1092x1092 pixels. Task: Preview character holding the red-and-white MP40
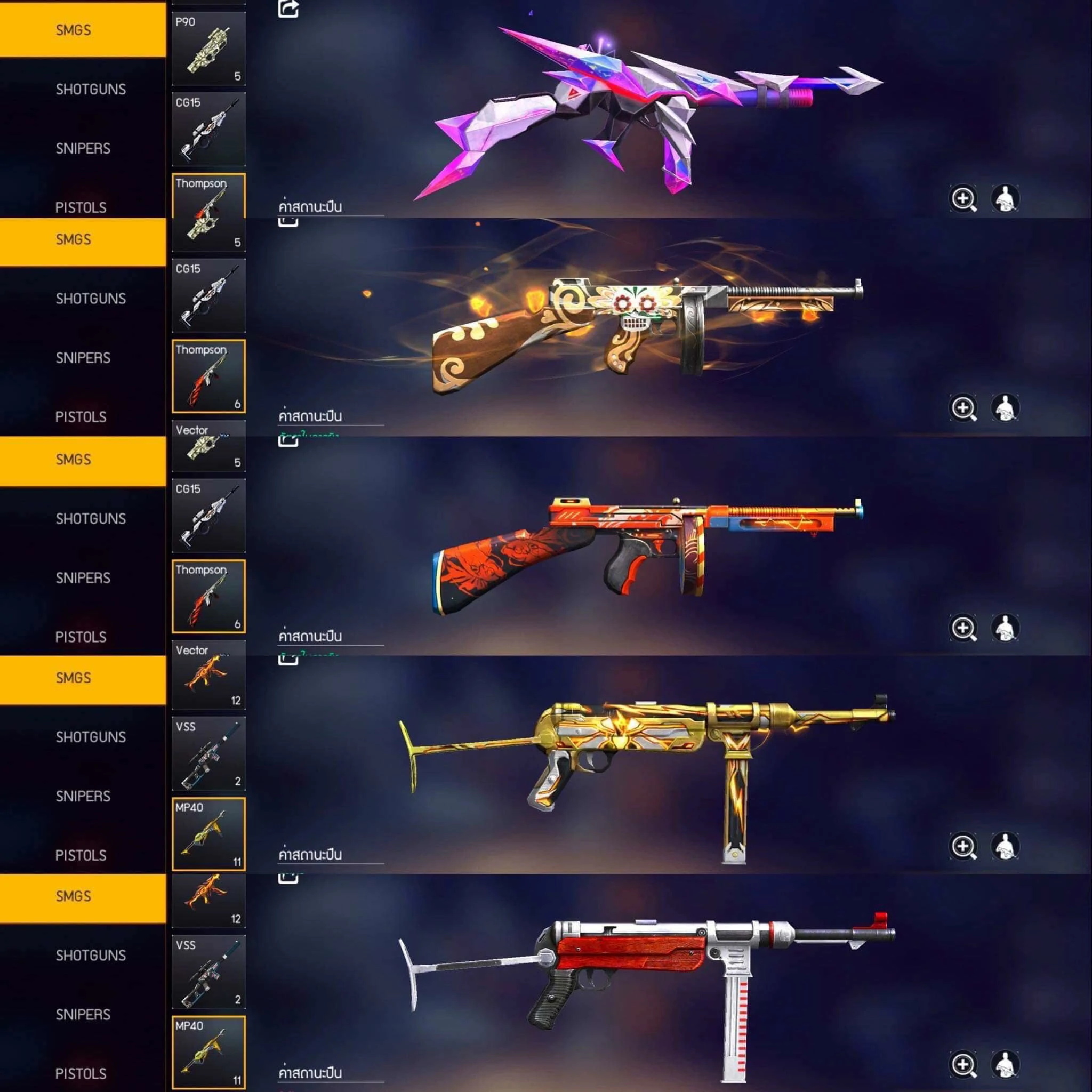[x=1005, y=1065]
